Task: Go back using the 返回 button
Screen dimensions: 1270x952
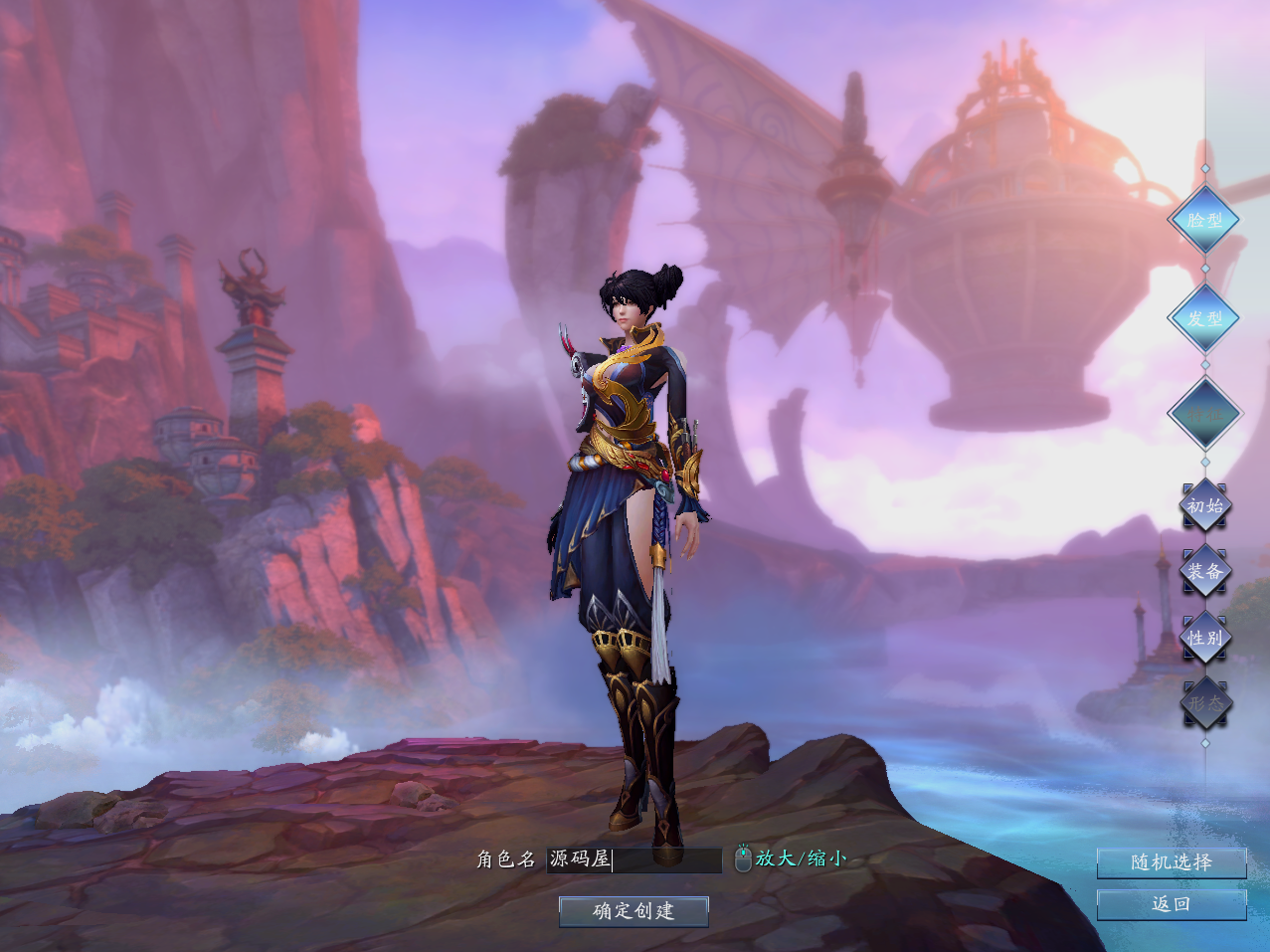Action: [1171, 904]
